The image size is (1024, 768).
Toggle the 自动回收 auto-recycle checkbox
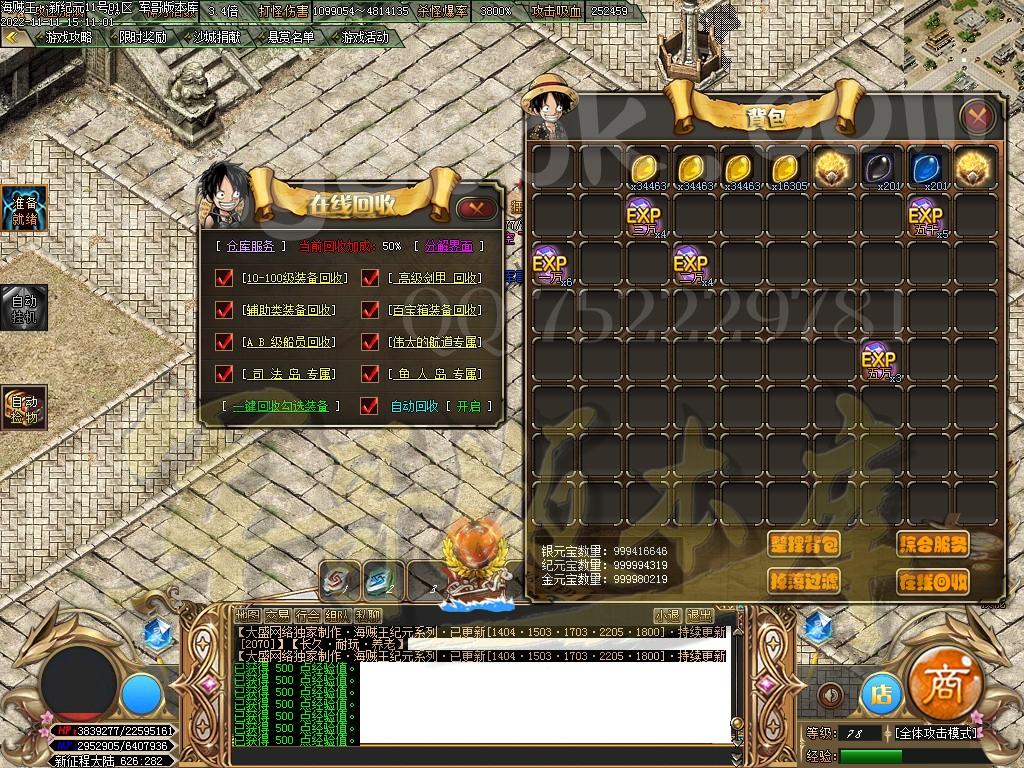point(370,406)
